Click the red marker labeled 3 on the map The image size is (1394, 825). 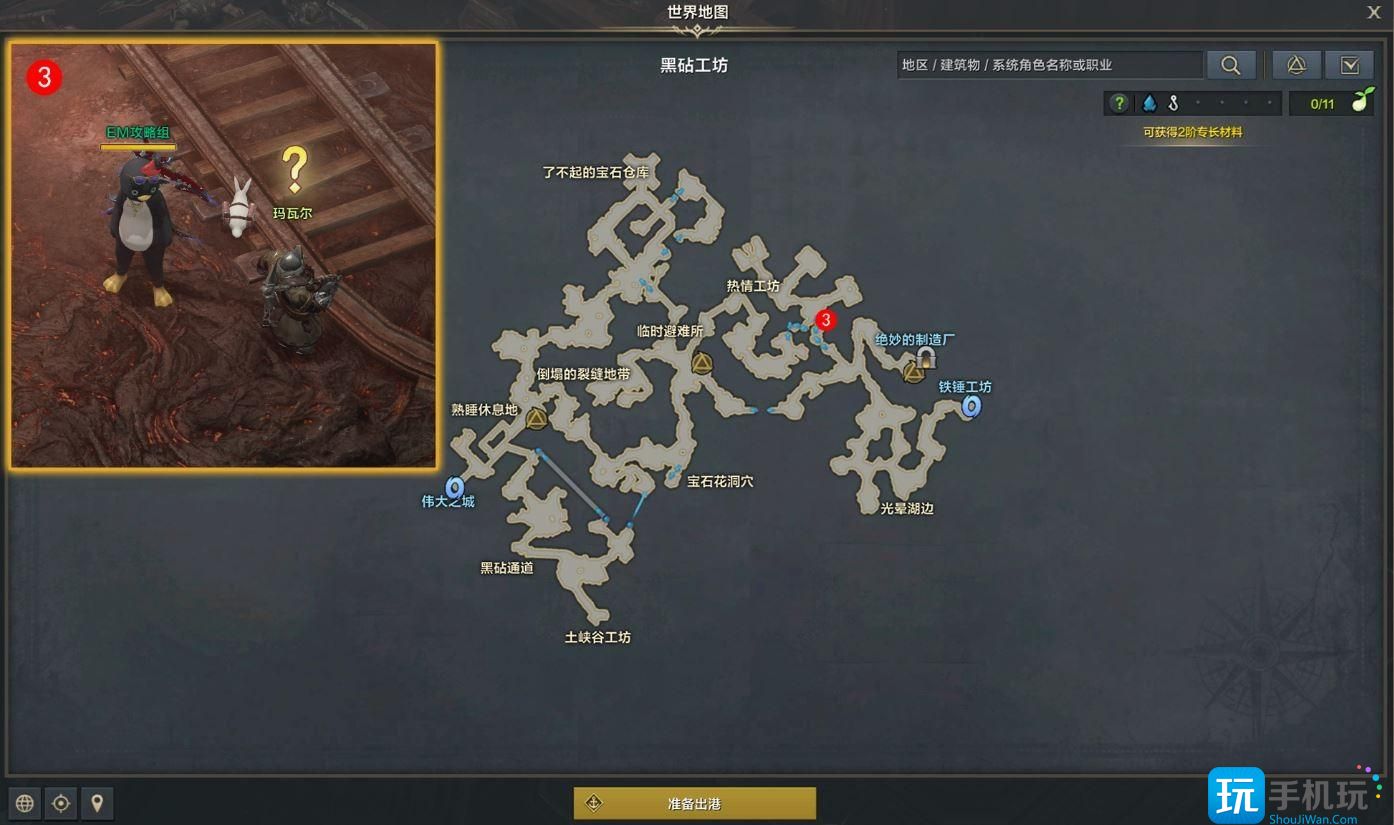826,320
